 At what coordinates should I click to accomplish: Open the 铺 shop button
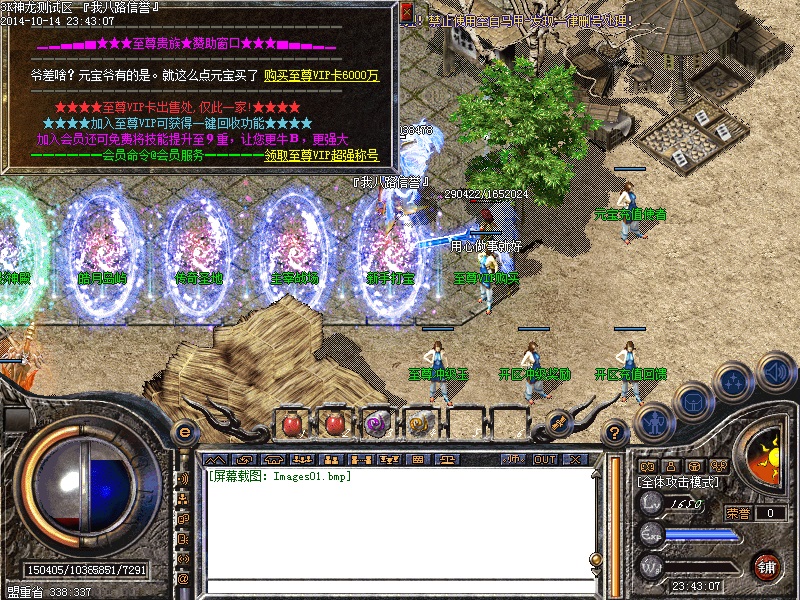click(767, 566)
